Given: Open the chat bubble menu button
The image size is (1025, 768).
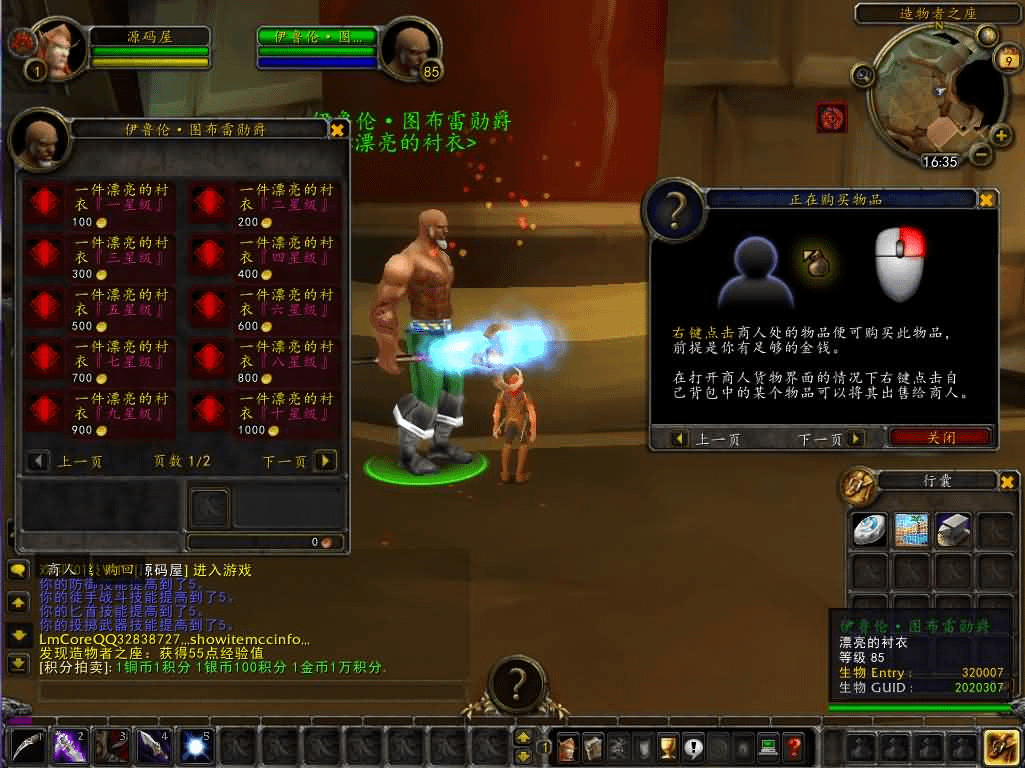Looking at the screenshot, I should pyautogui.click(x=18, y=571).
